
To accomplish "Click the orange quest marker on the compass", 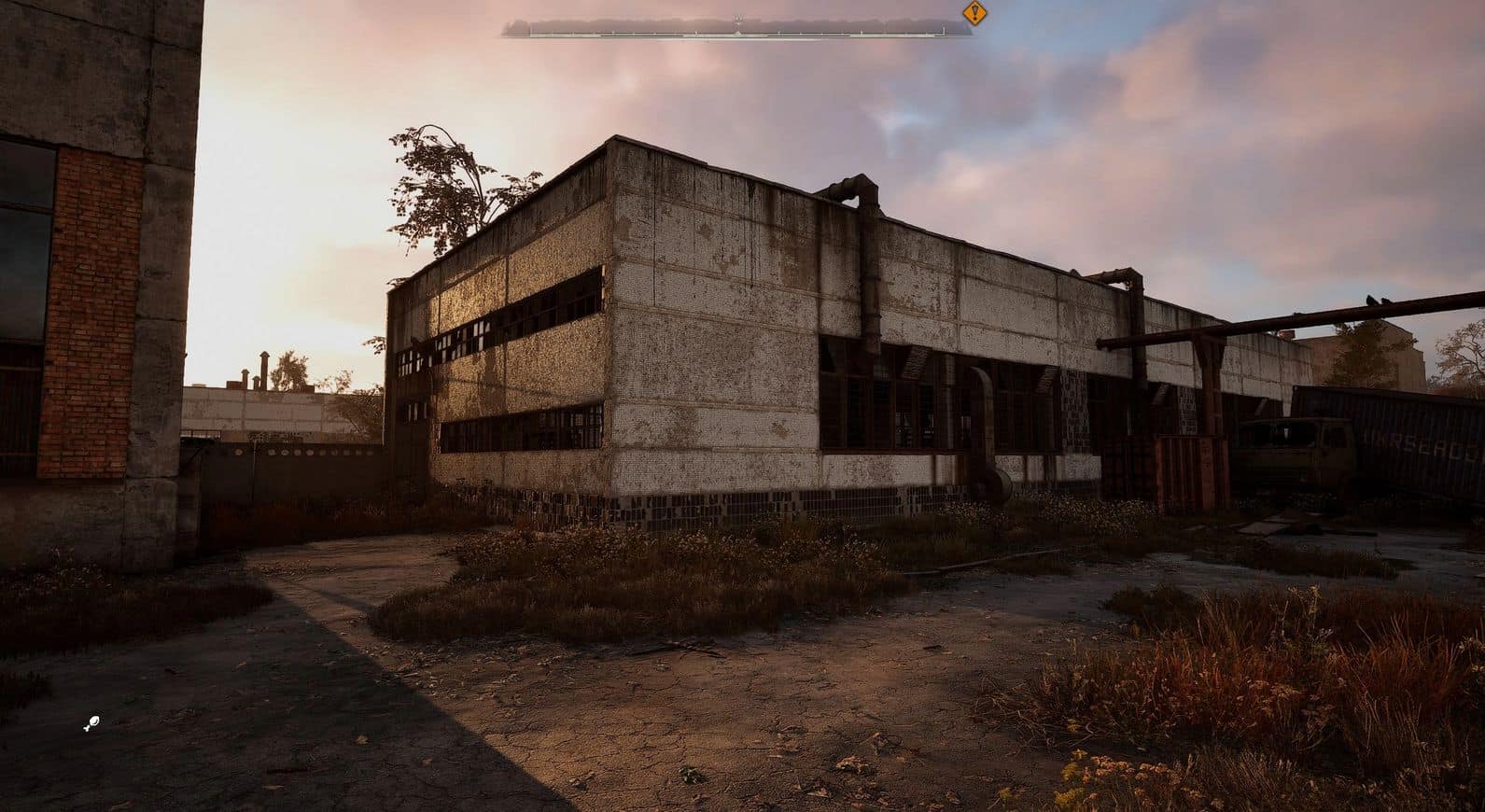I will [975, 13].
